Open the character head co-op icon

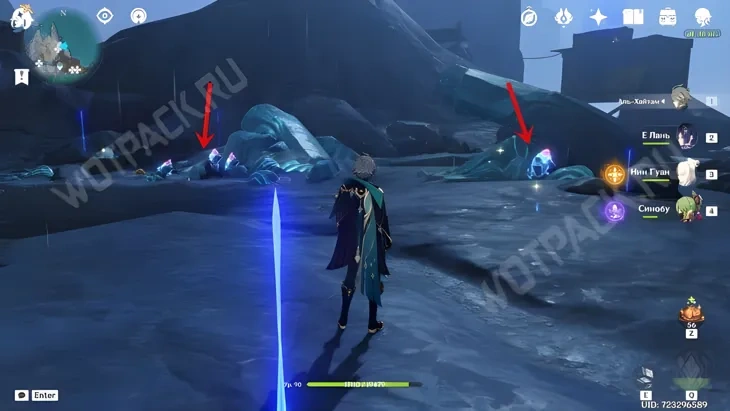(702, 17)
